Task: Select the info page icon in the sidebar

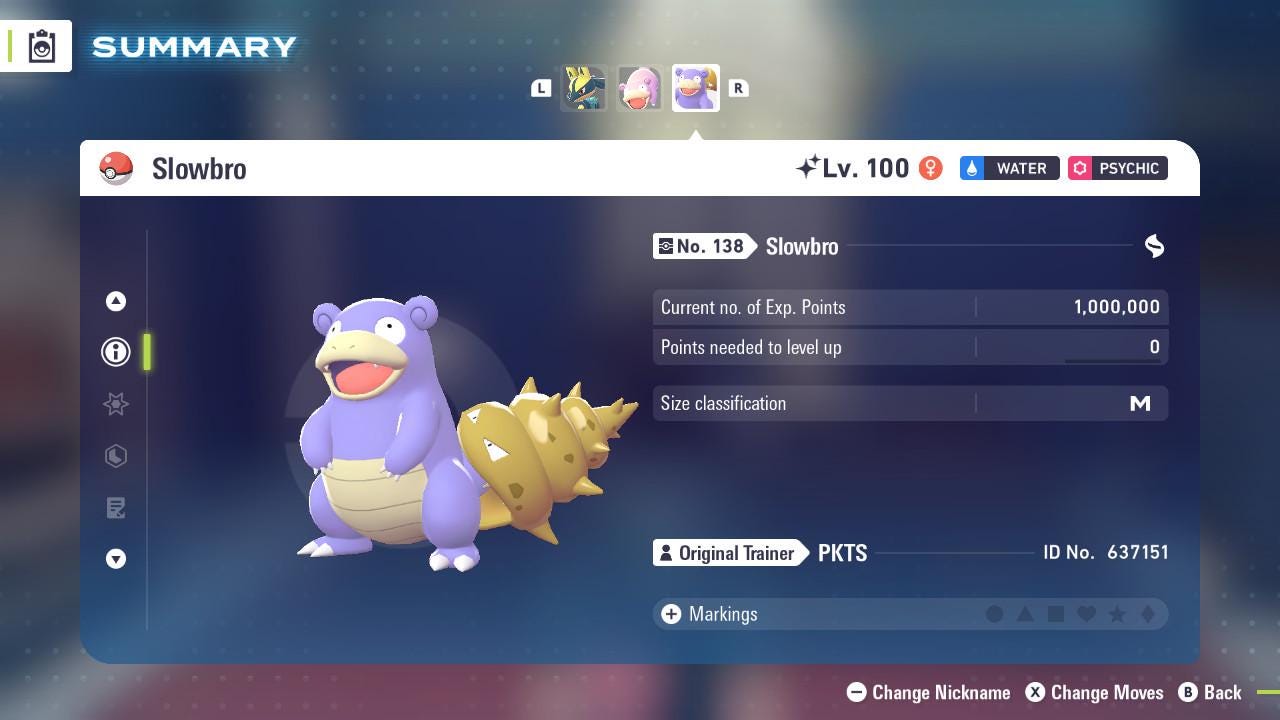Action: point(116,352)
